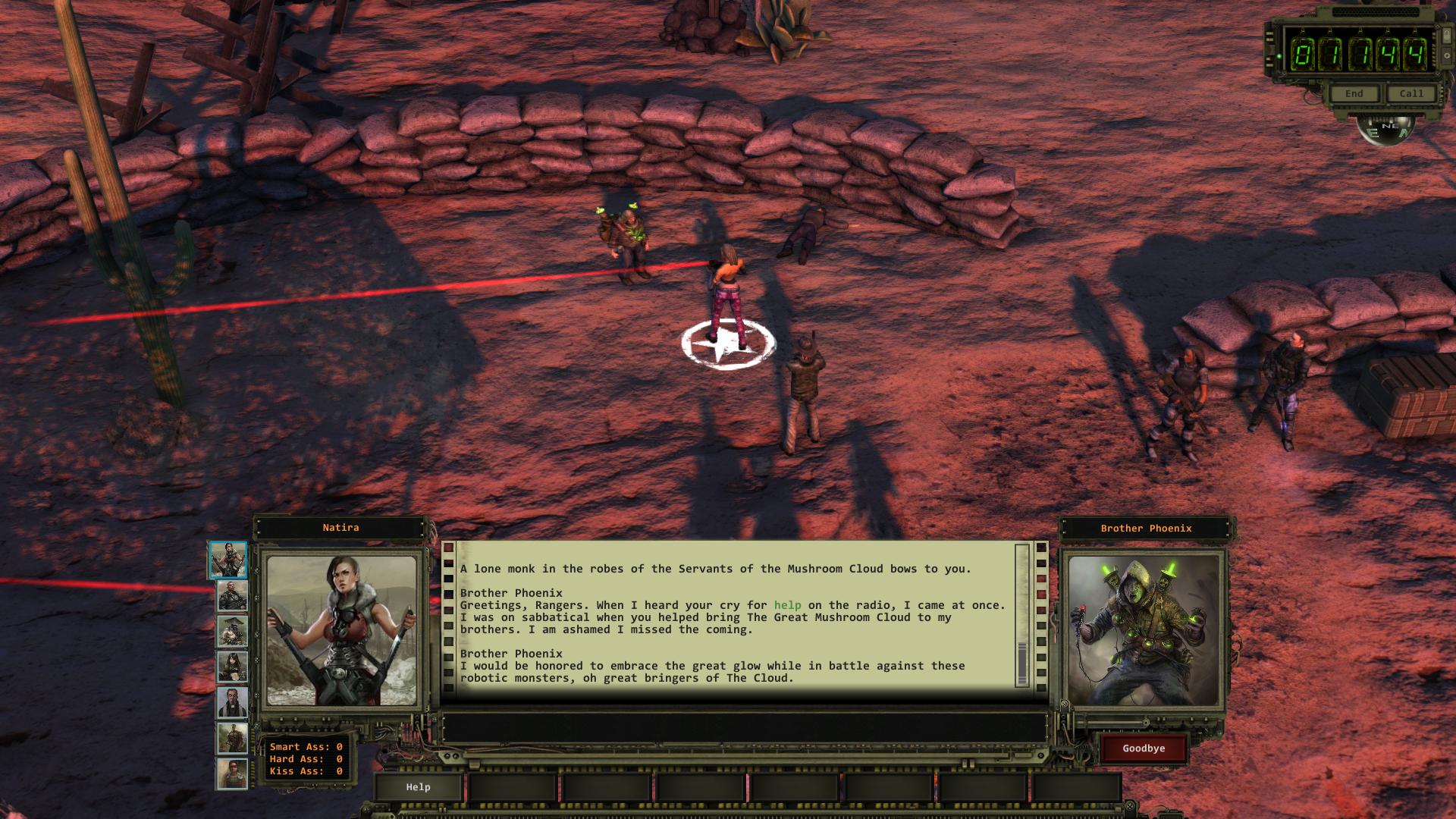Click the End button under the timer
Viewport: 1456px width, 819px height.
1354,93
